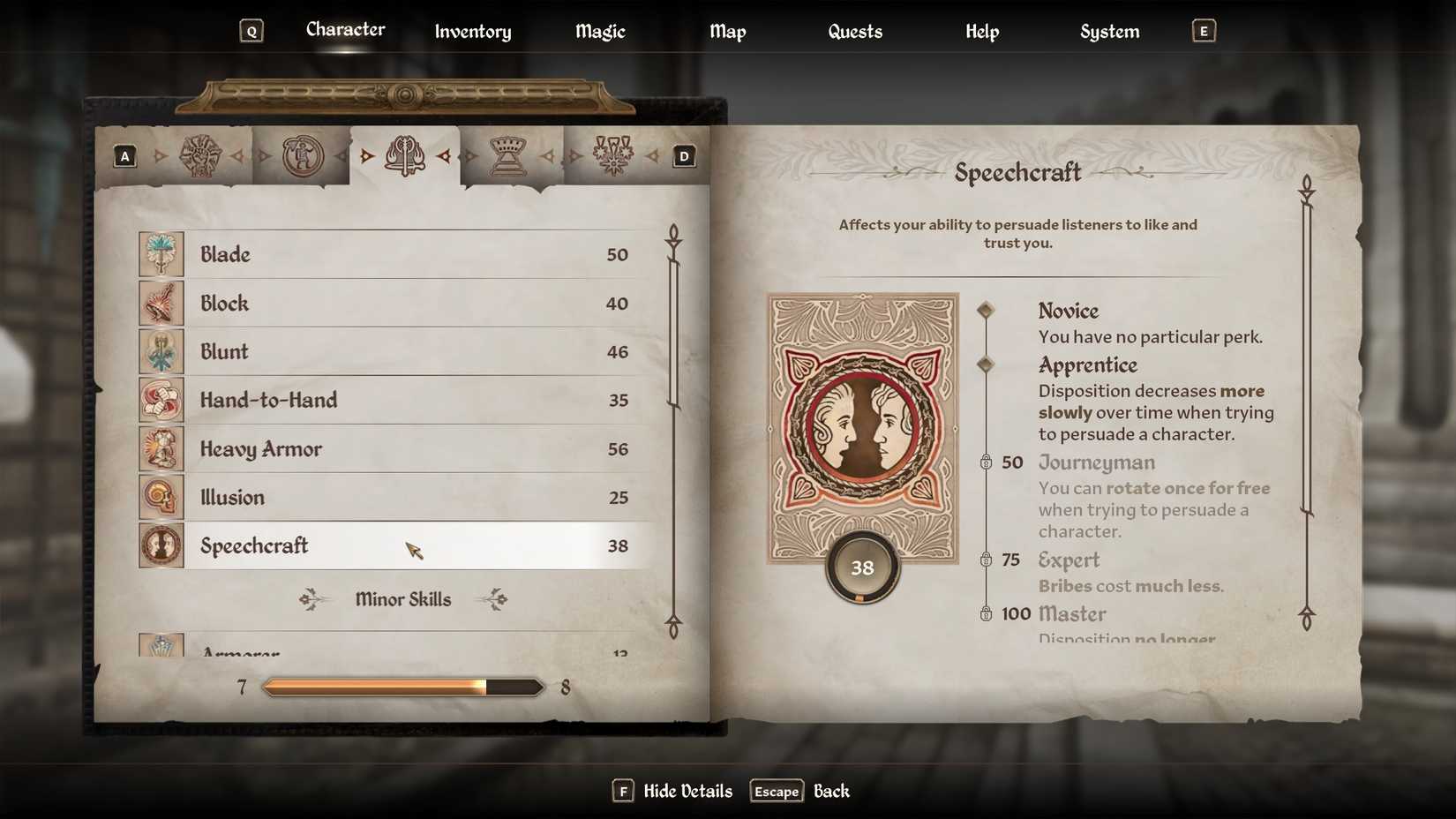Screen dimensions: 1456x819
Task: Open the Quests menu
Action: click(854, 31)
